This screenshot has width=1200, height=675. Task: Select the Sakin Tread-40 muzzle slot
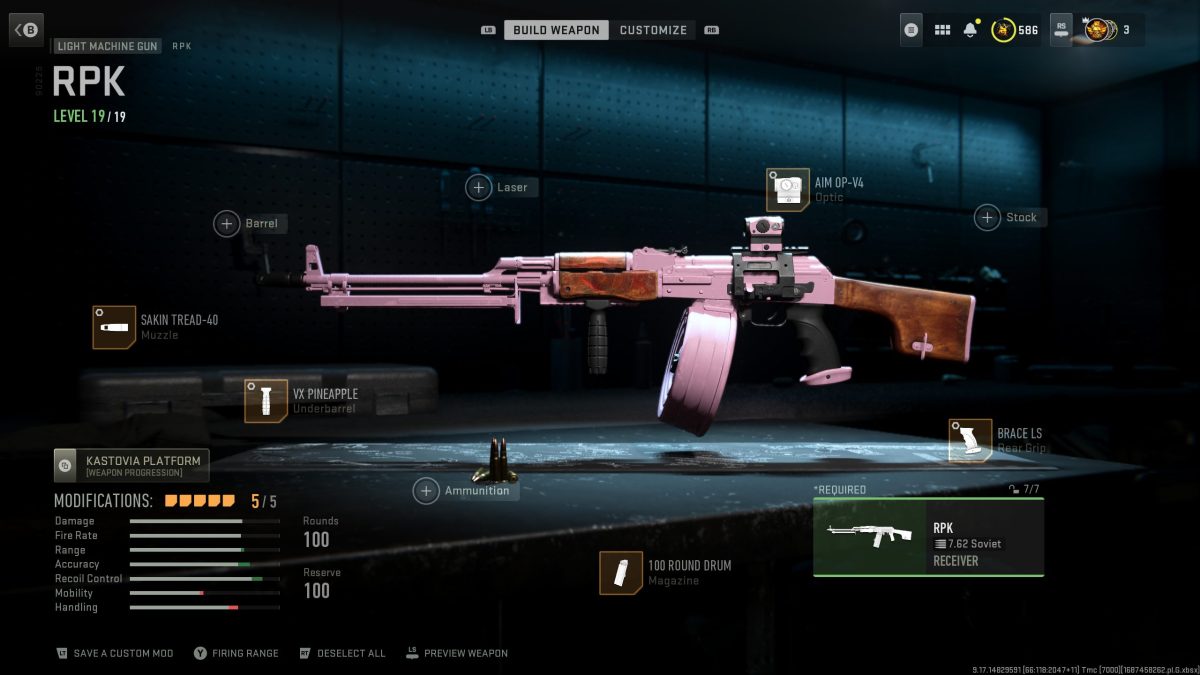point(114,327)
